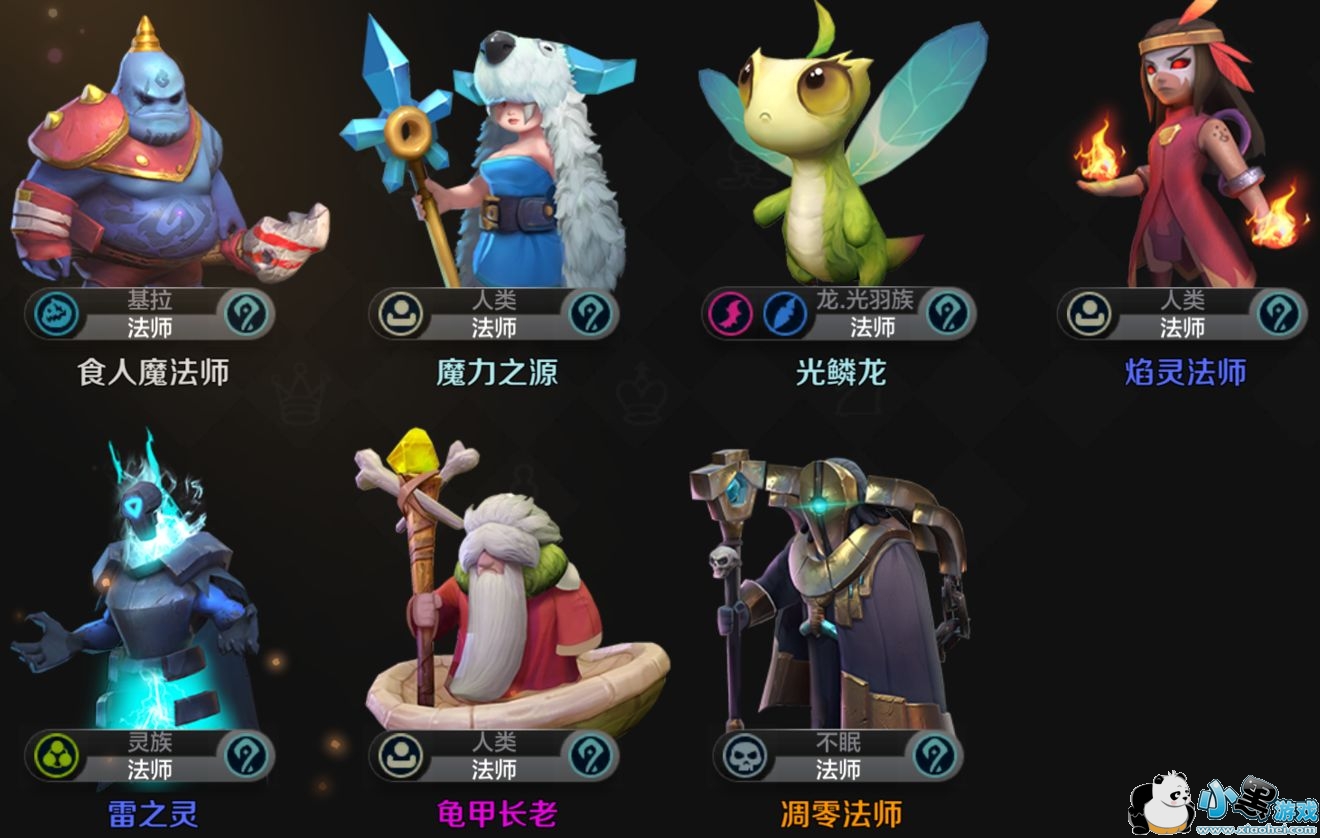The height and width of the screenshot is (838, 1320).
Task: Click the human race icon of 龟甲长老
Action: click(x=395, y=757)
